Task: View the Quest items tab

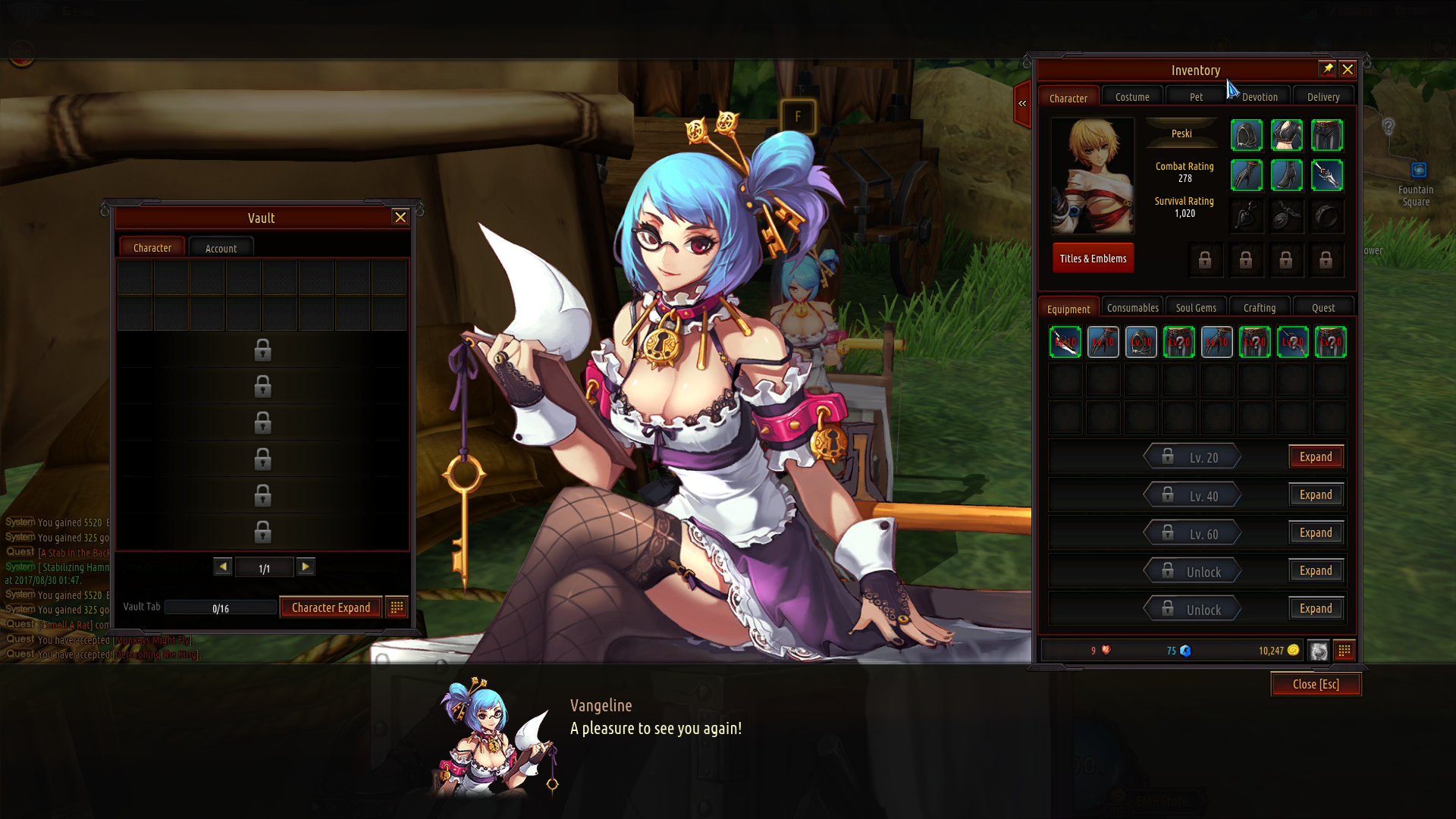Action: point(1323,308)
